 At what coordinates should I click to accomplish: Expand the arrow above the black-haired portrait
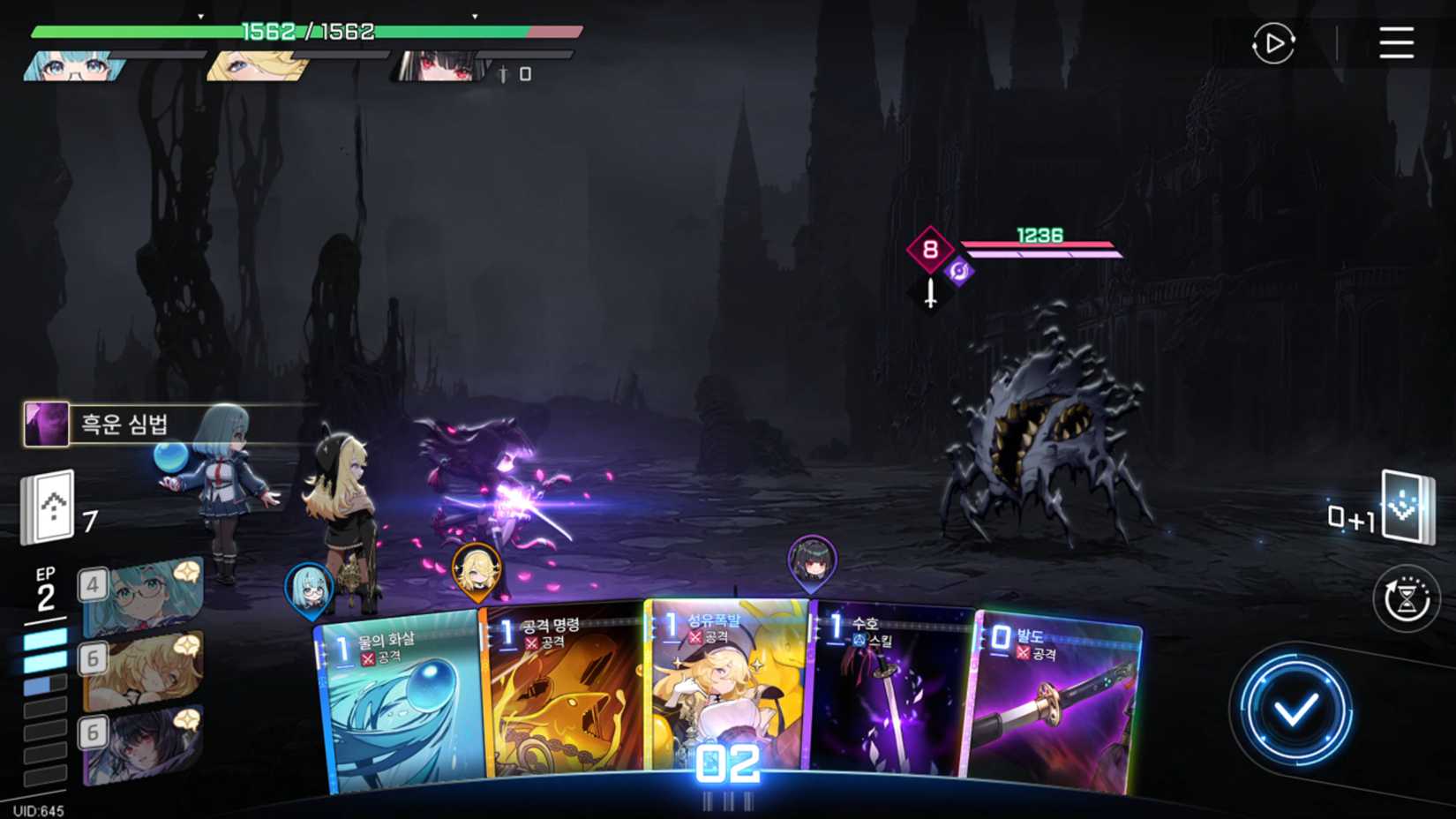474,16
